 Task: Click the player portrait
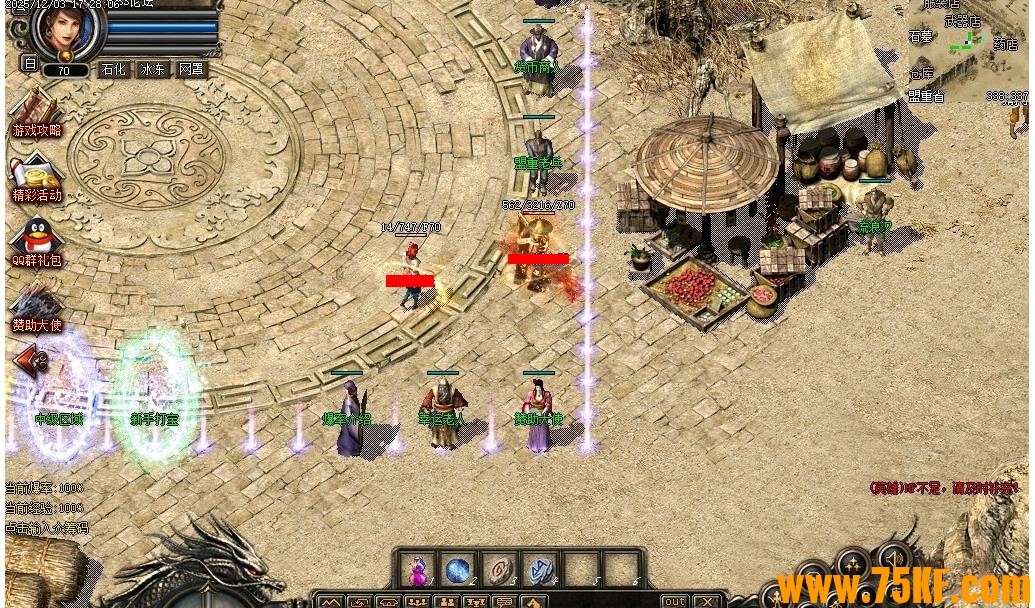69,28
